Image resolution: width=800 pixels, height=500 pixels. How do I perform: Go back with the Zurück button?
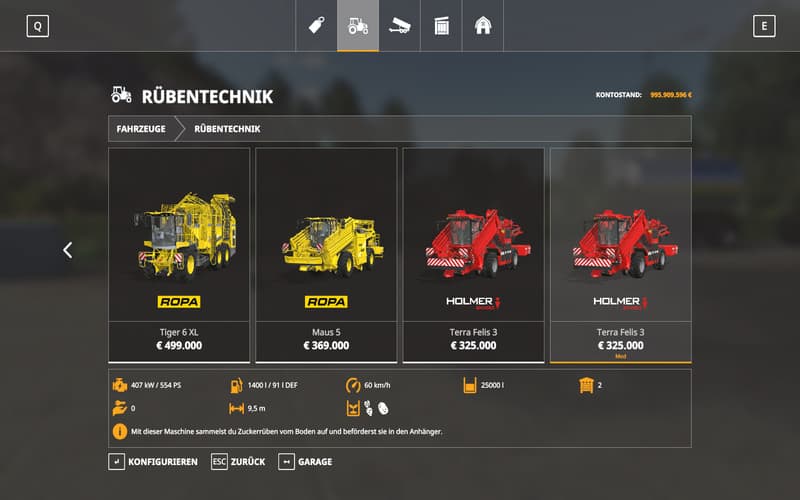239,462
